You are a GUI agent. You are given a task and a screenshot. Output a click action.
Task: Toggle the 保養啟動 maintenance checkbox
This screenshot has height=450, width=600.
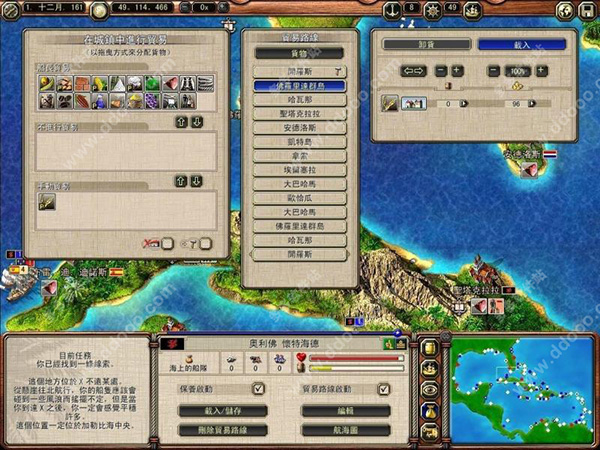pos(258,389)
